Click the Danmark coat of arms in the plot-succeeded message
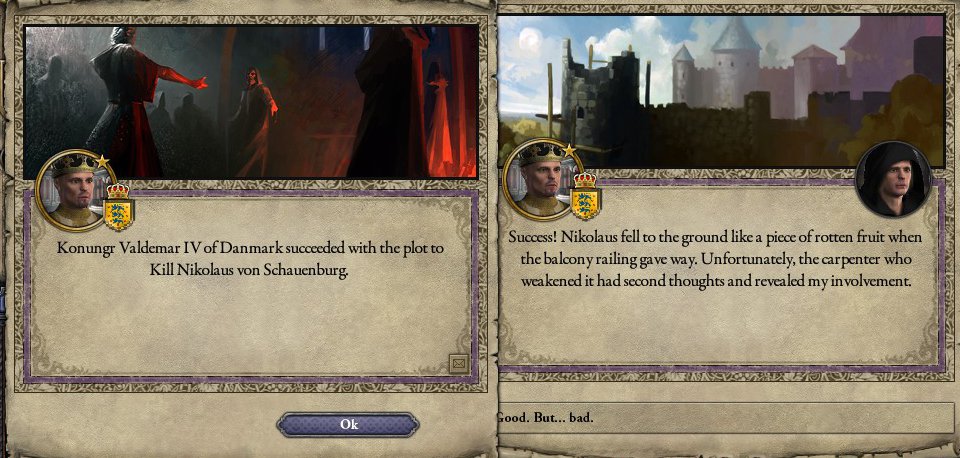 point(118,208)
